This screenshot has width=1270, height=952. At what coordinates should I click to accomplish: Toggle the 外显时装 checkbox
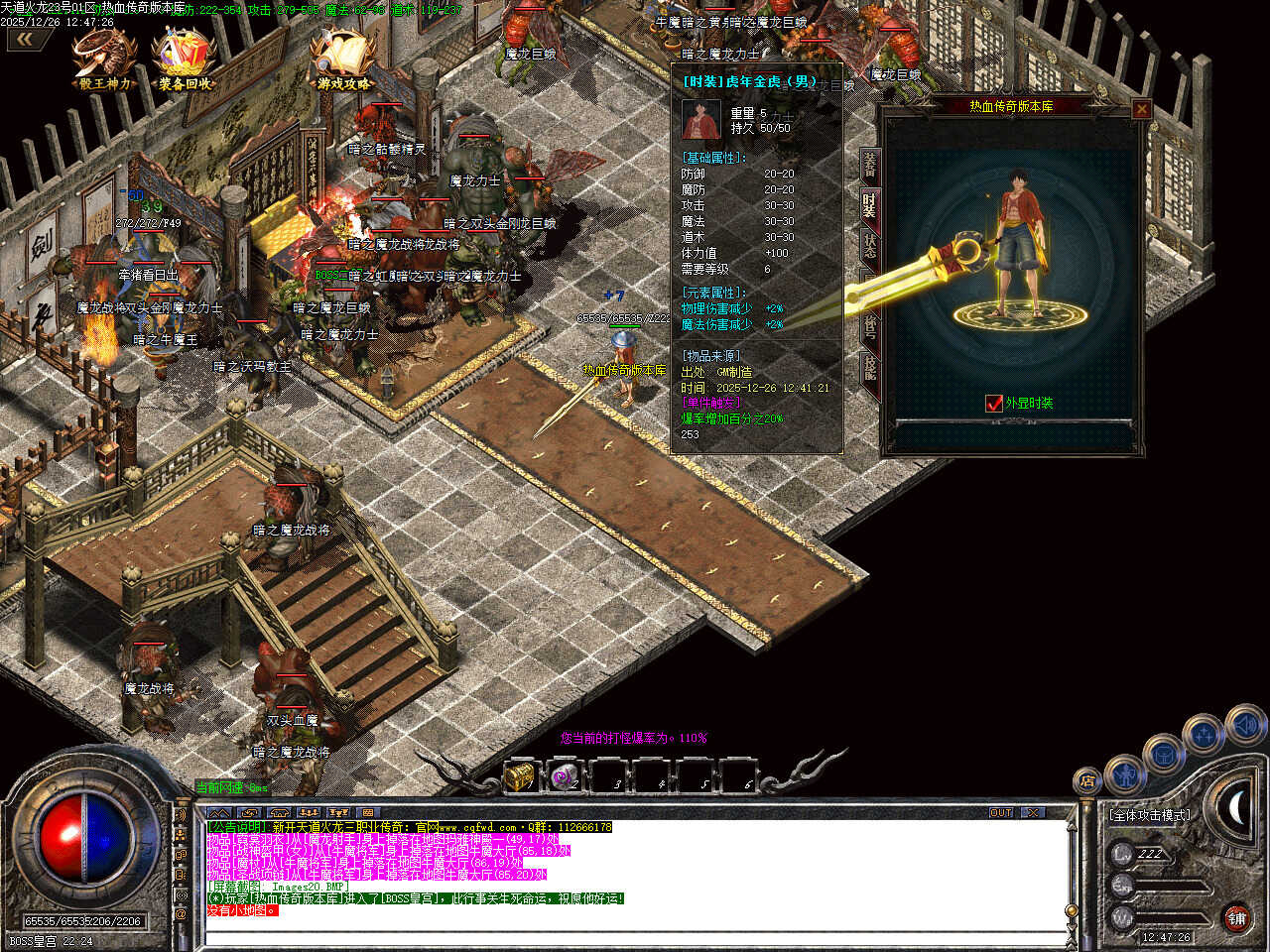point(994,403)
